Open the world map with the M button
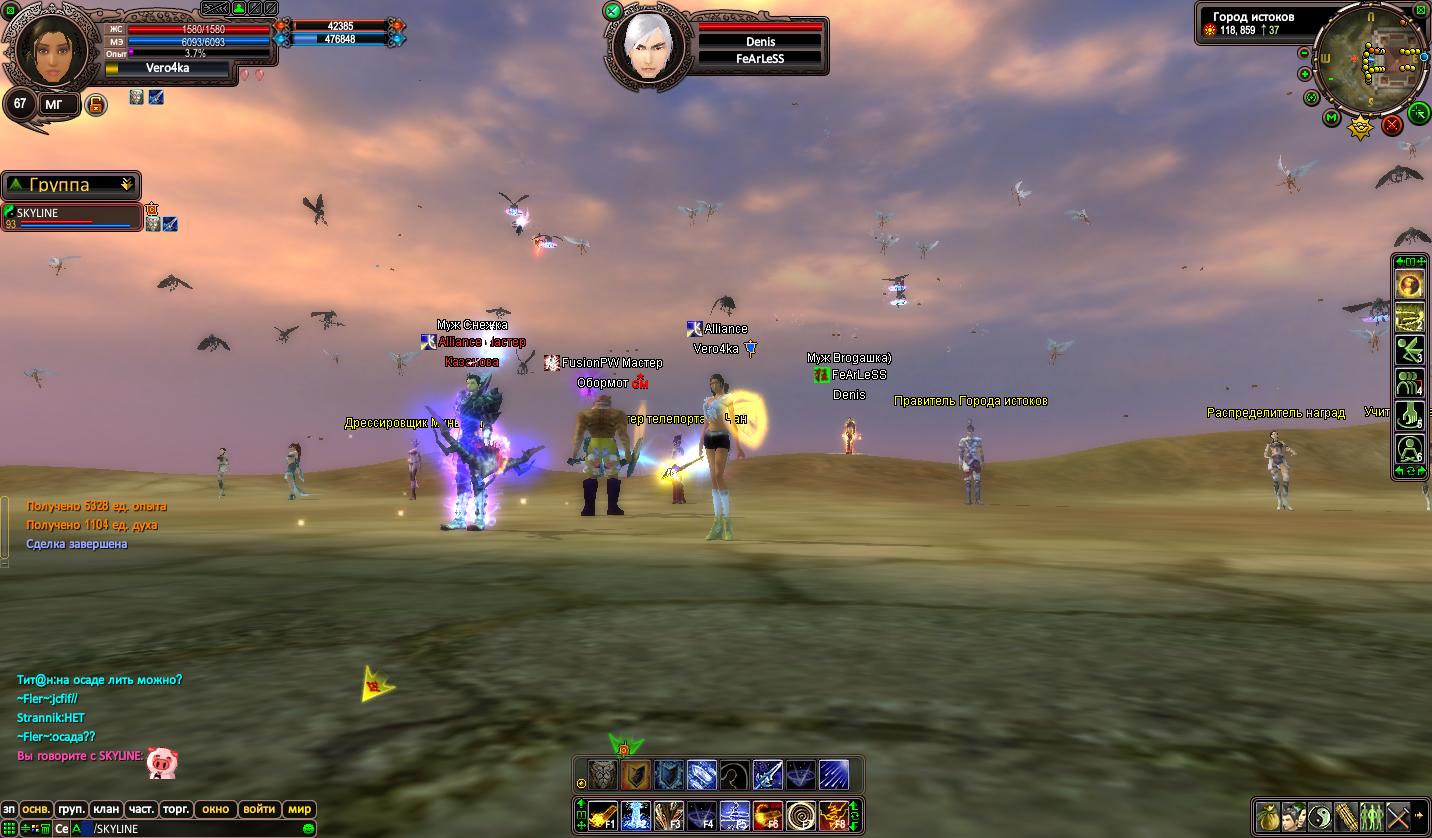Viewport: 1432px width, 838px height. coord(1332,118)
